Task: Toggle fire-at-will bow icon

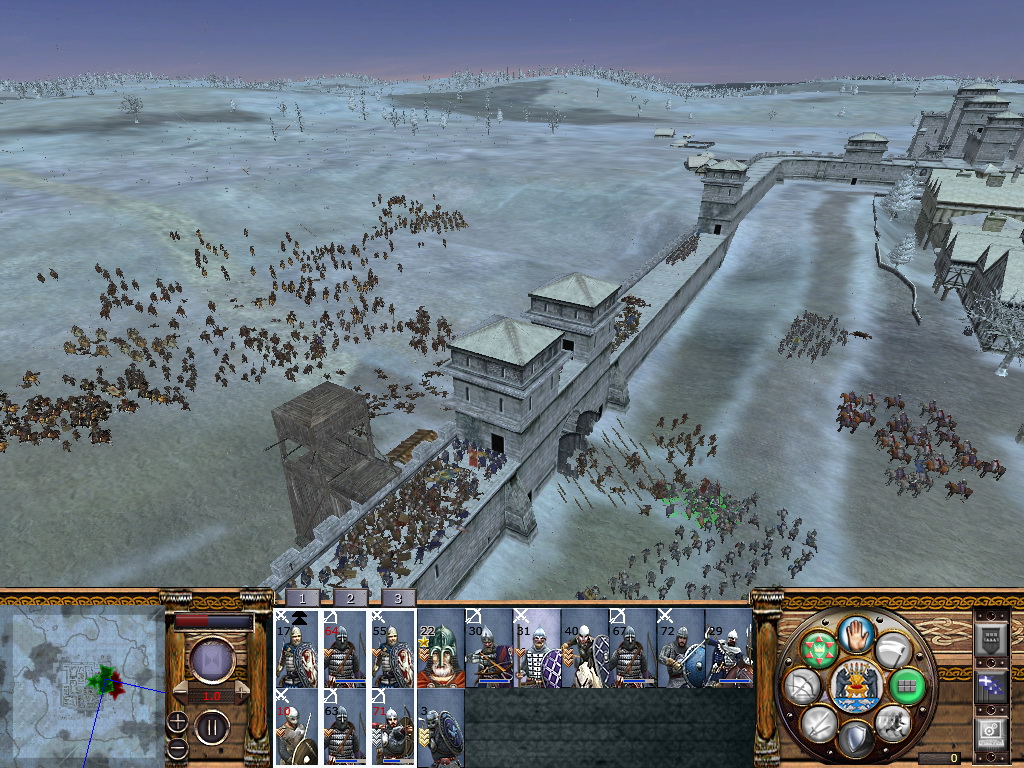Action: 802,686
